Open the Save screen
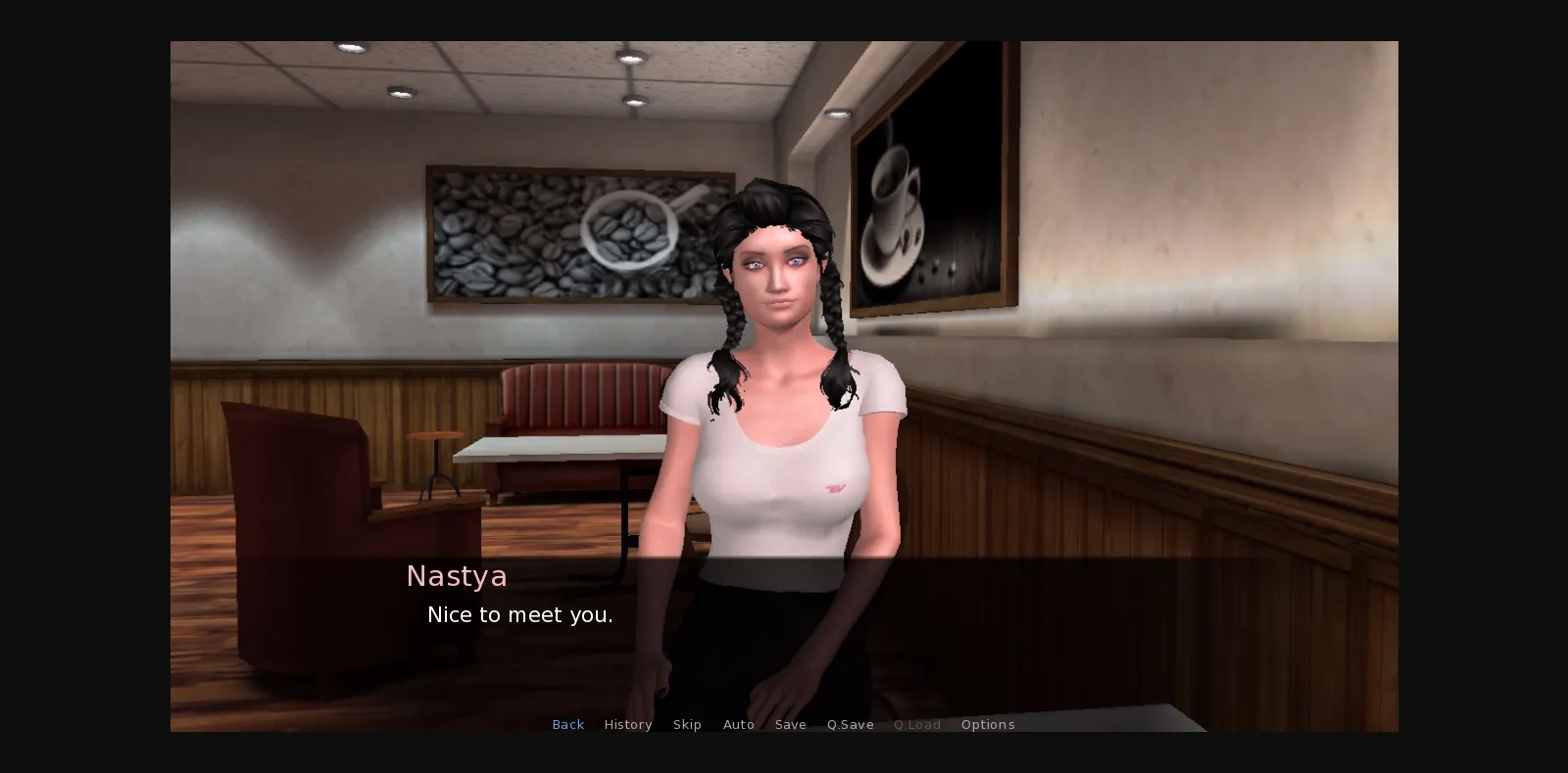The image size is (1568, 773). click(791, 724)
